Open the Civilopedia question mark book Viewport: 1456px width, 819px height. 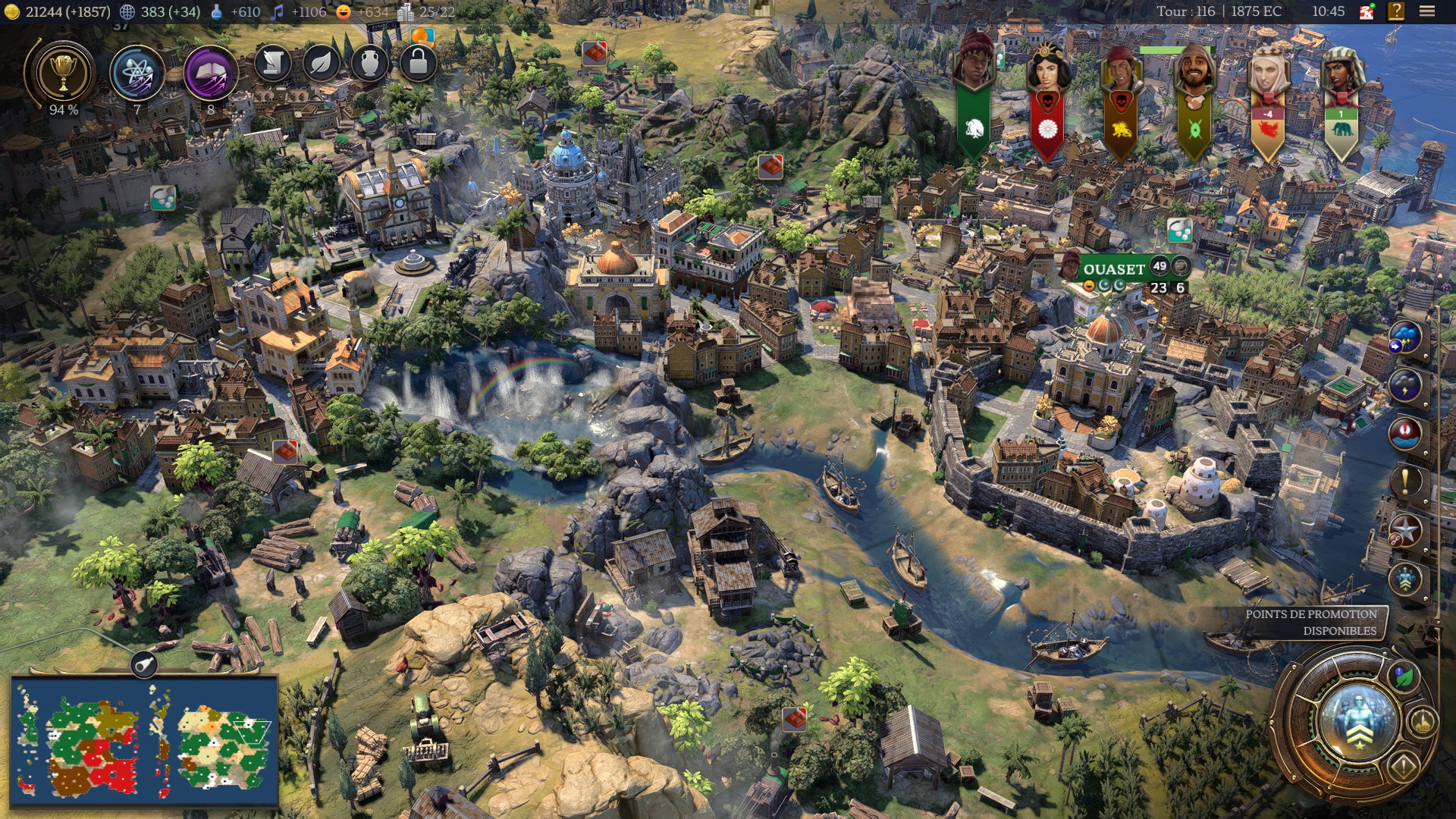click(x=1396, y=11)
